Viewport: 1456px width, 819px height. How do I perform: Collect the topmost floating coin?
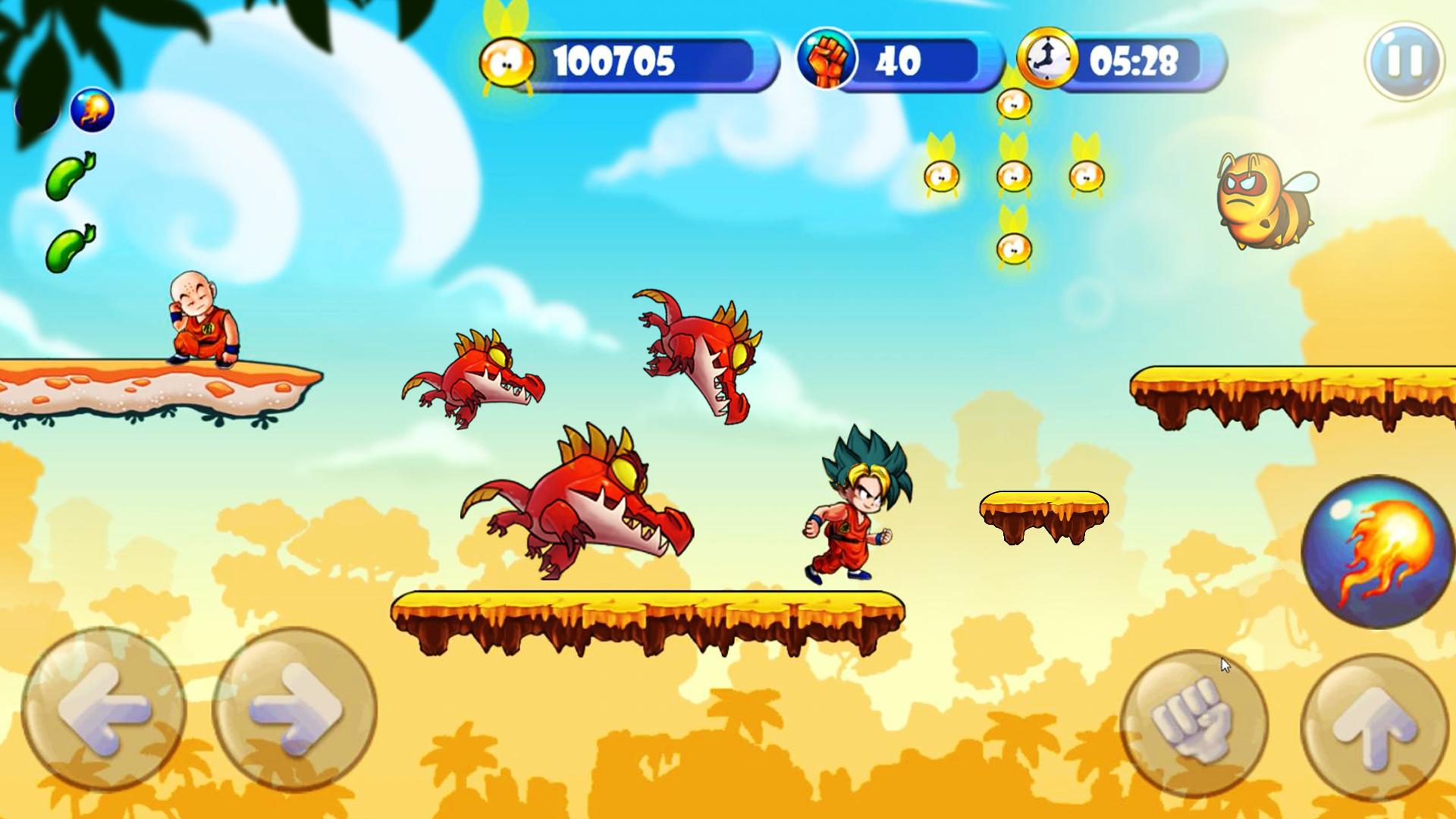(1012, 102)
